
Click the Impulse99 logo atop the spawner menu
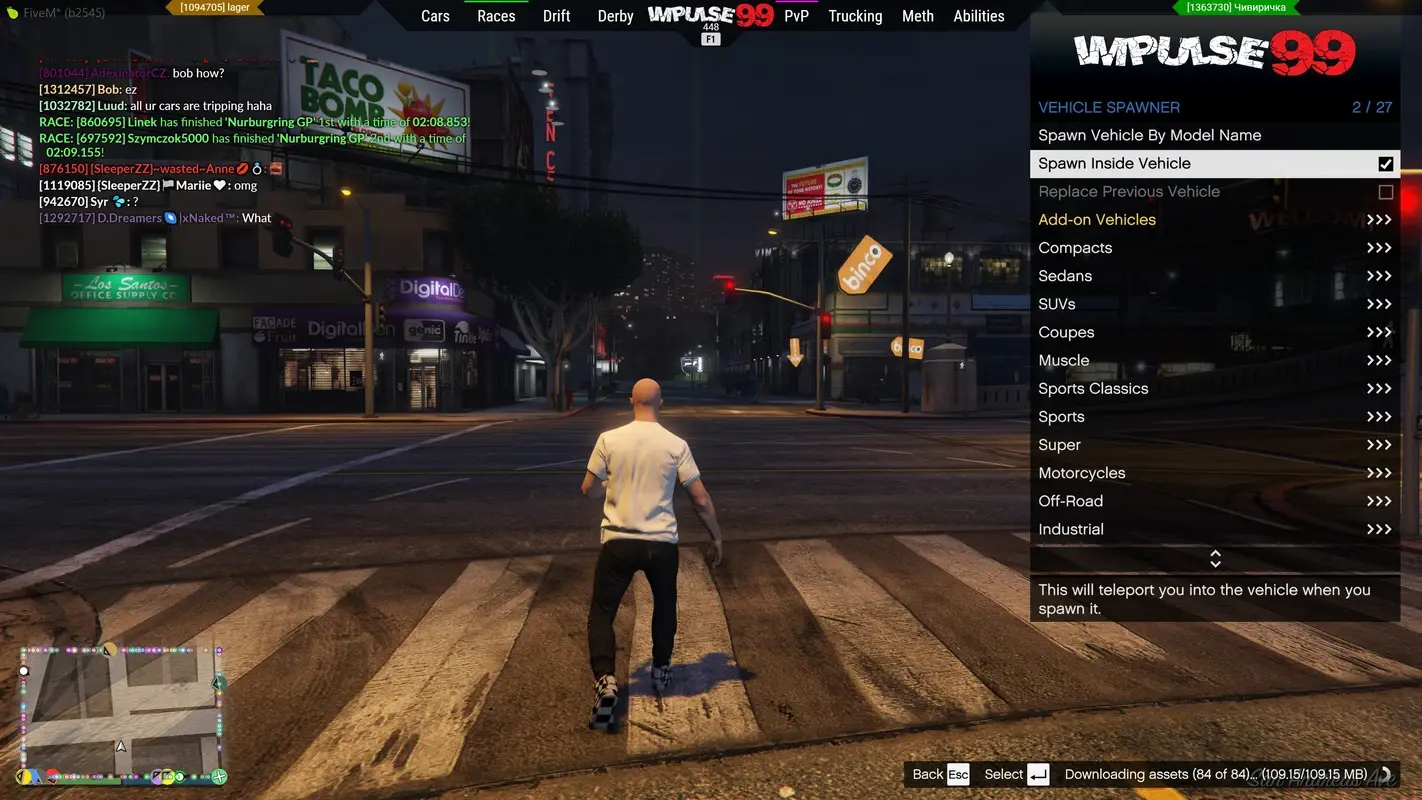tap(1213, 50)
